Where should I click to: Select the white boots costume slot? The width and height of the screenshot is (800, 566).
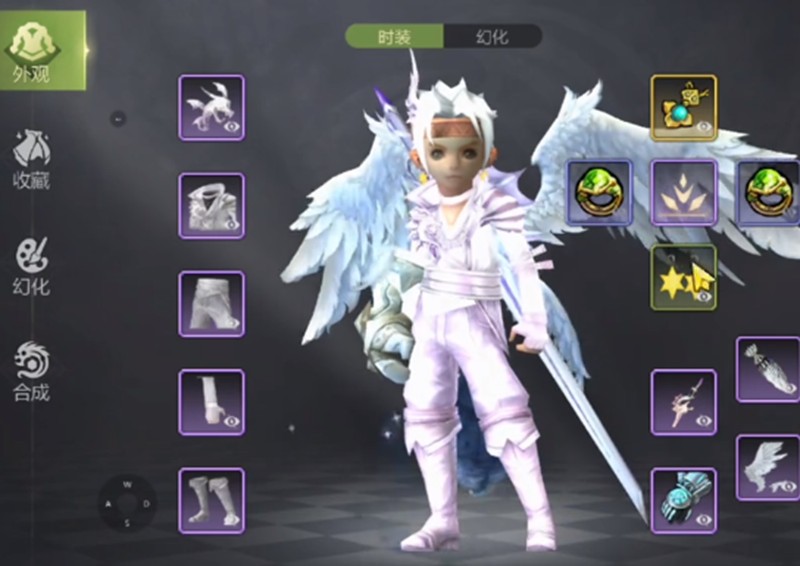[211, 500]
